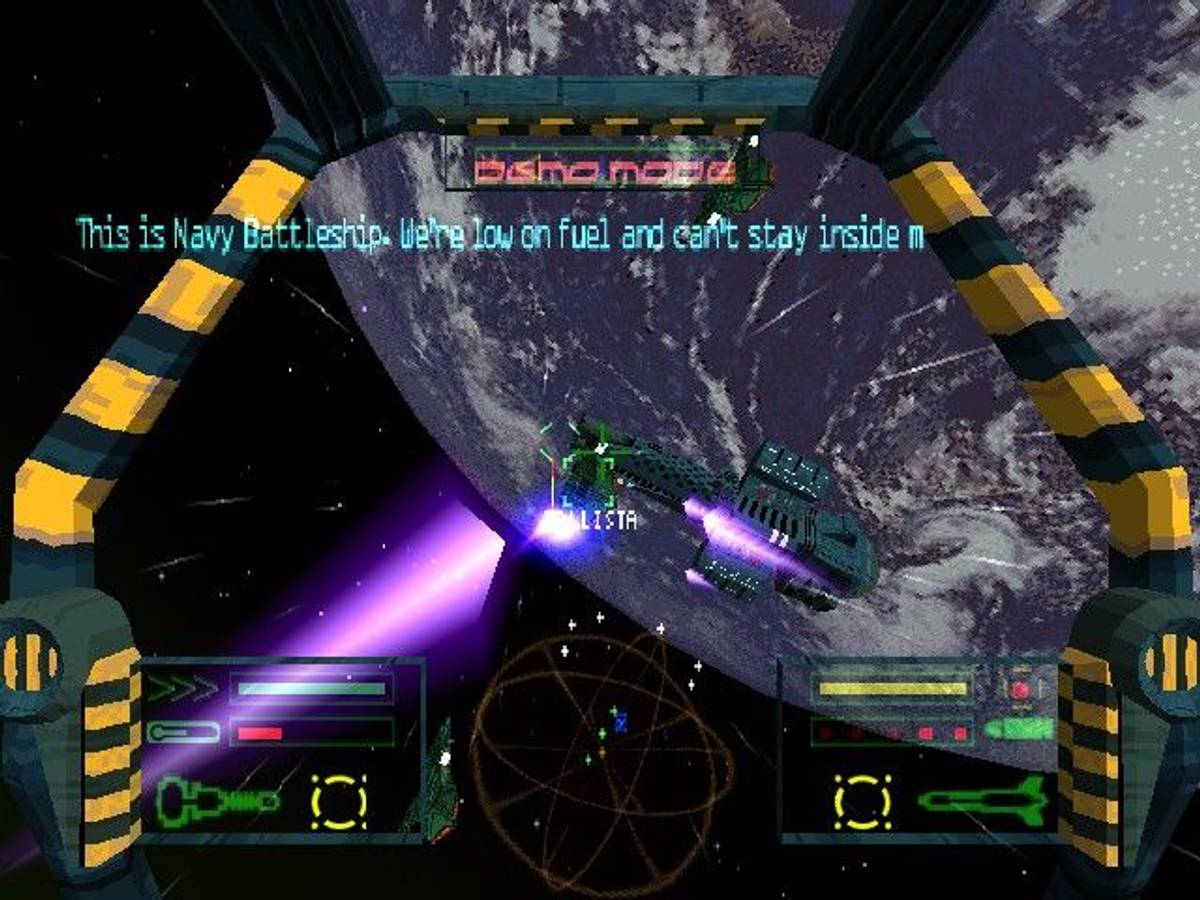Select the green cannon weapon icon
This screenshot has width=1200, height=900.
point(218,799)
